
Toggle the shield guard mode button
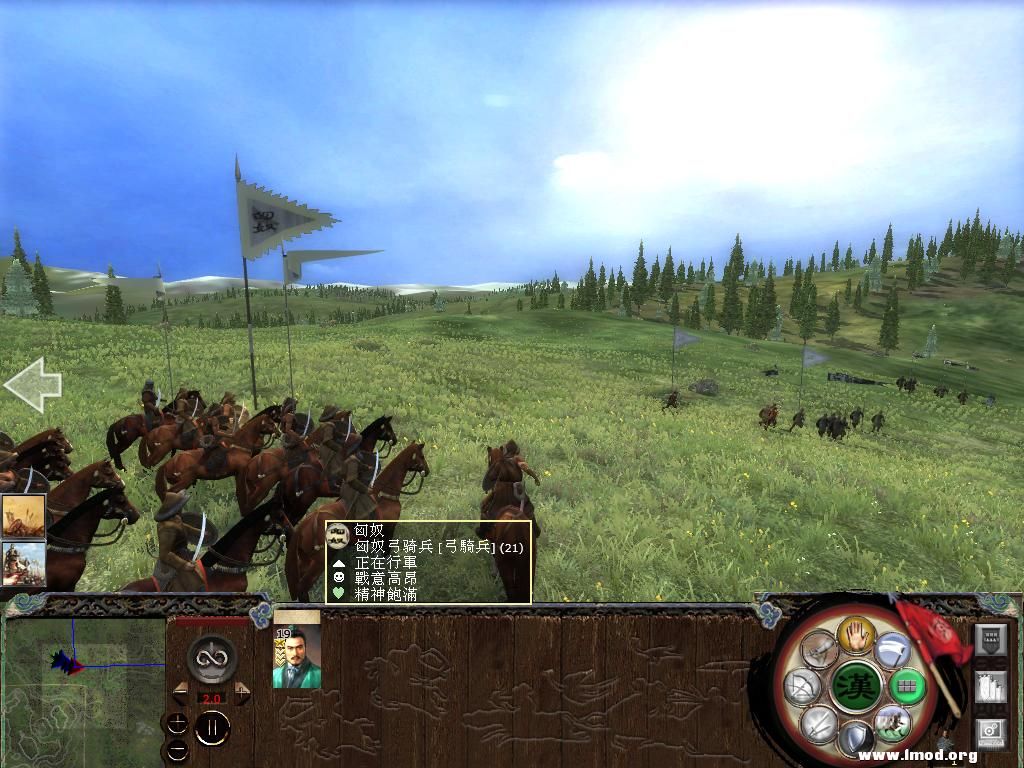pos(856,738)
